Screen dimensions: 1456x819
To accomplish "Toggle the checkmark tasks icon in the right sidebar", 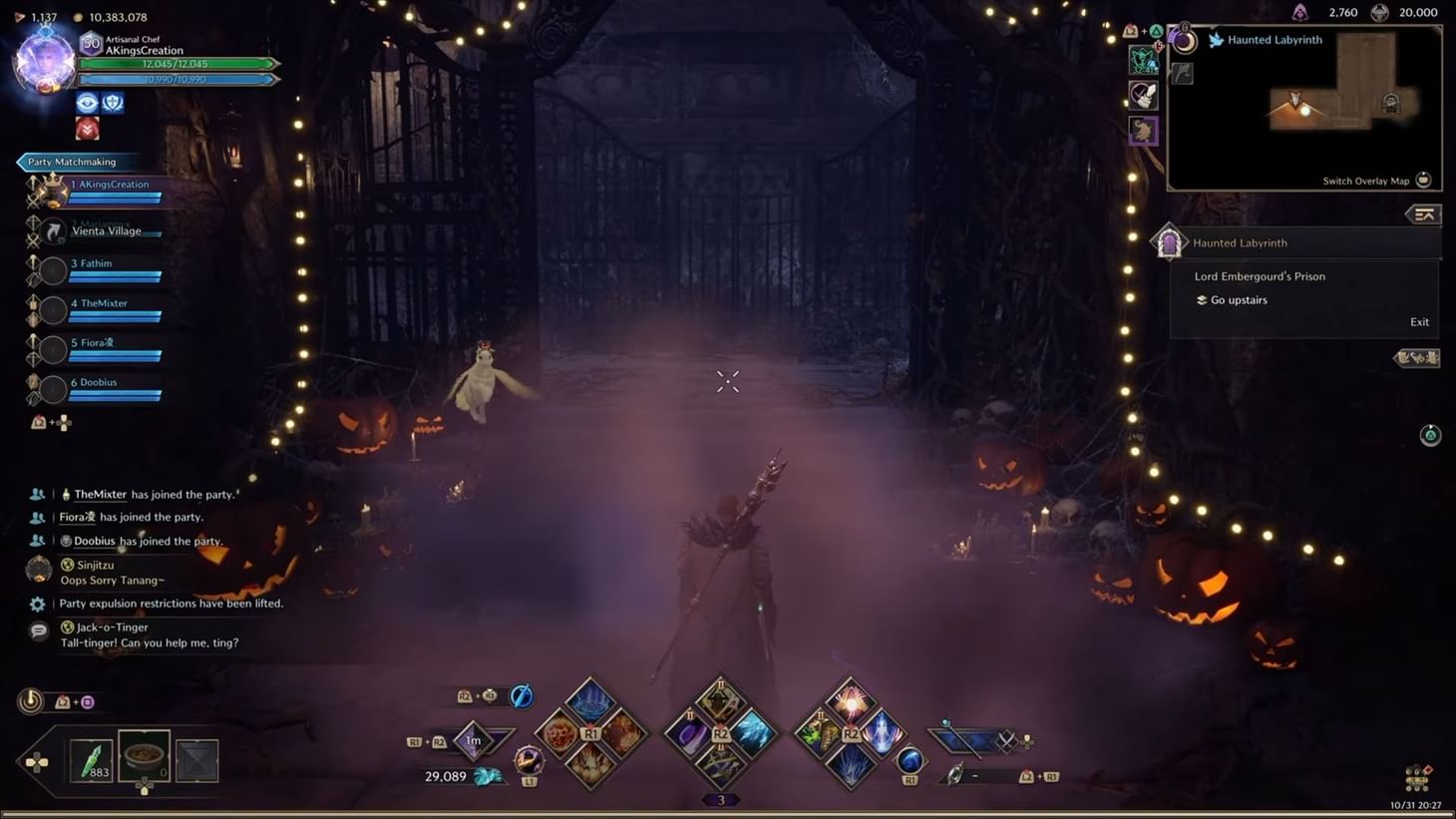I will [x=1143, y=97].
